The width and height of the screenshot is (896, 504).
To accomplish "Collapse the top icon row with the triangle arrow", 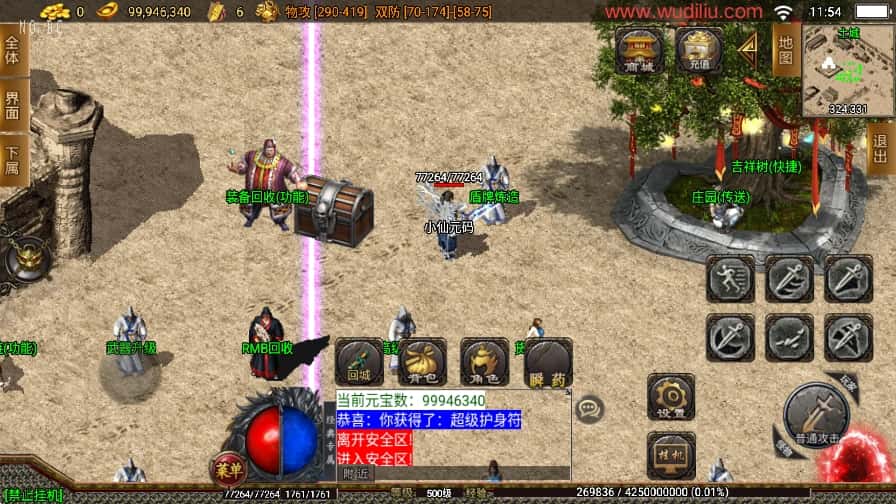I will (747, 46).
